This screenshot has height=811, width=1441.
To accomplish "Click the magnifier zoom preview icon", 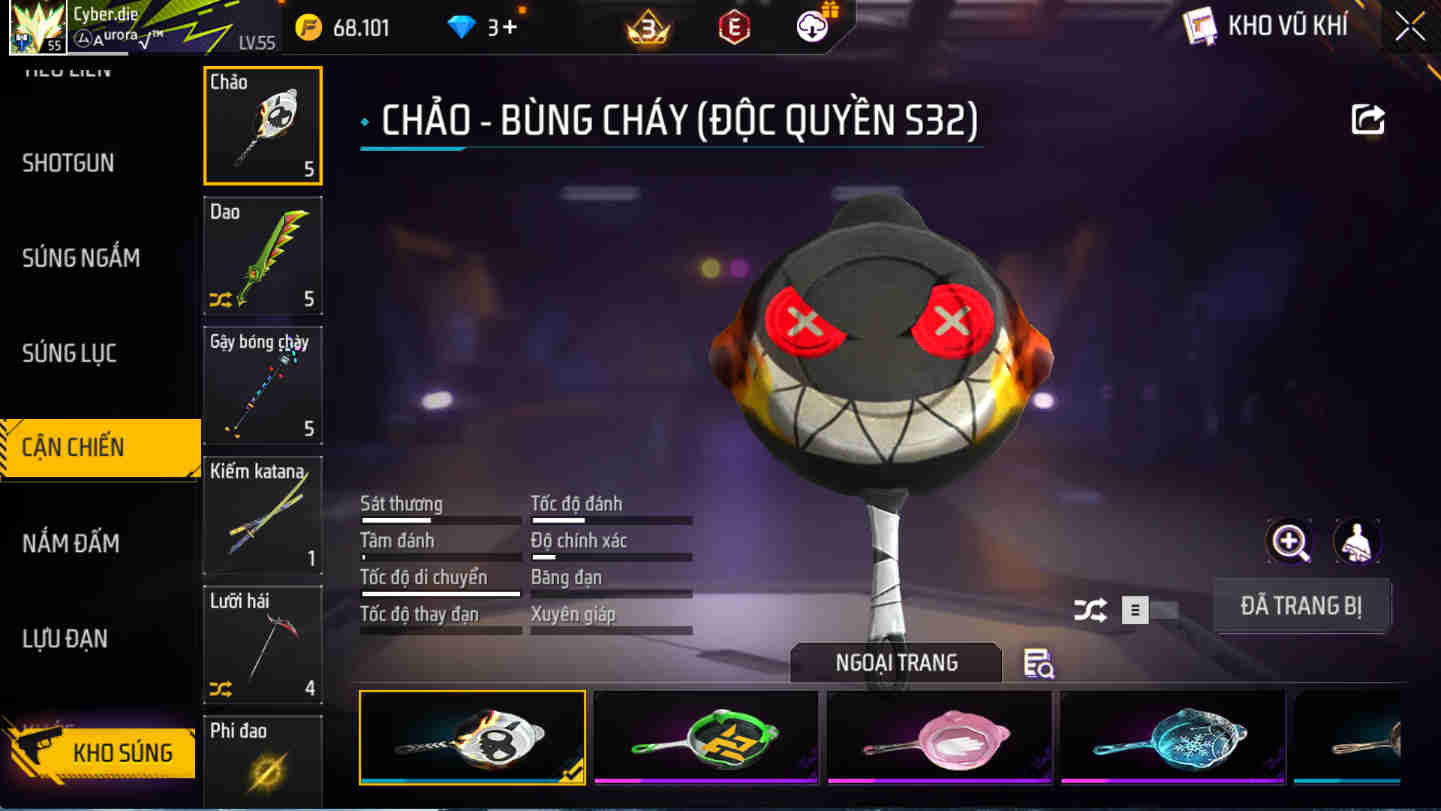I will 1289,543.
